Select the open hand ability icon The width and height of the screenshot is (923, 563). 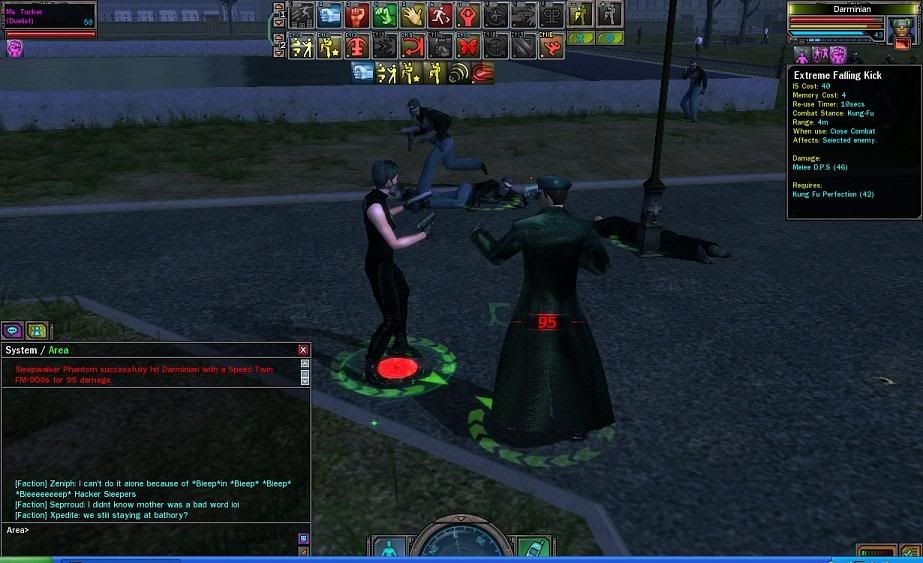[x=413, y=15]
